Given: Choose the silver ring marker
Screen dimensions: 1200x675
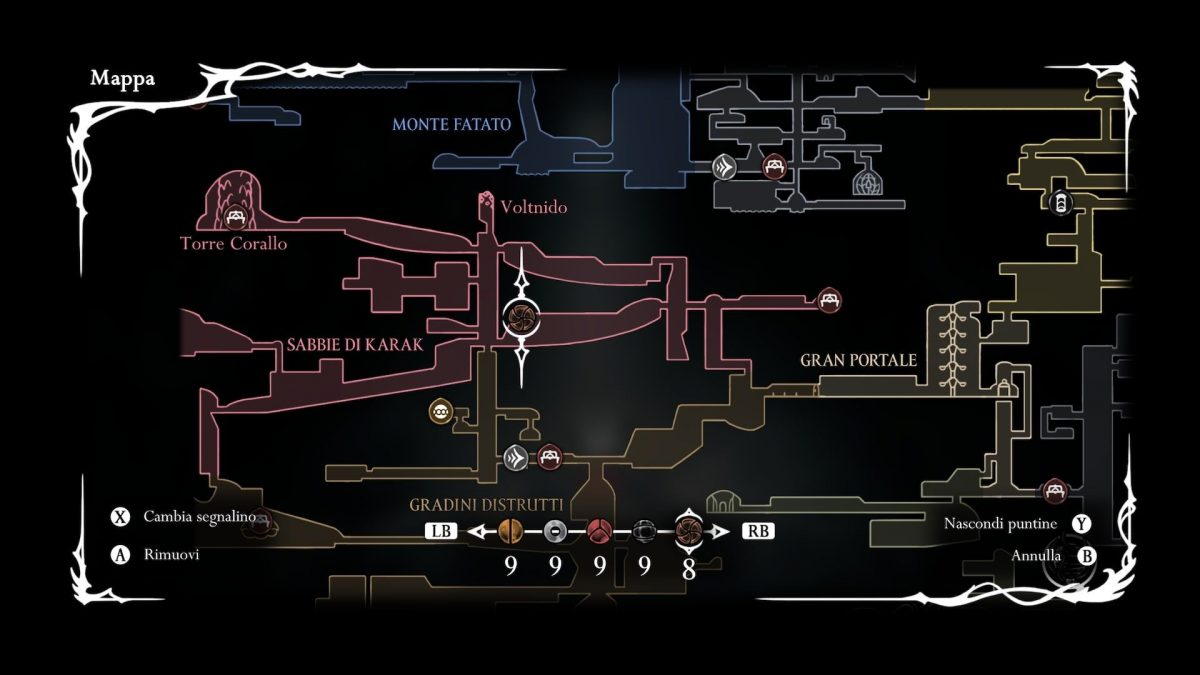Looking at the screenshot, I should coord(555,532).
